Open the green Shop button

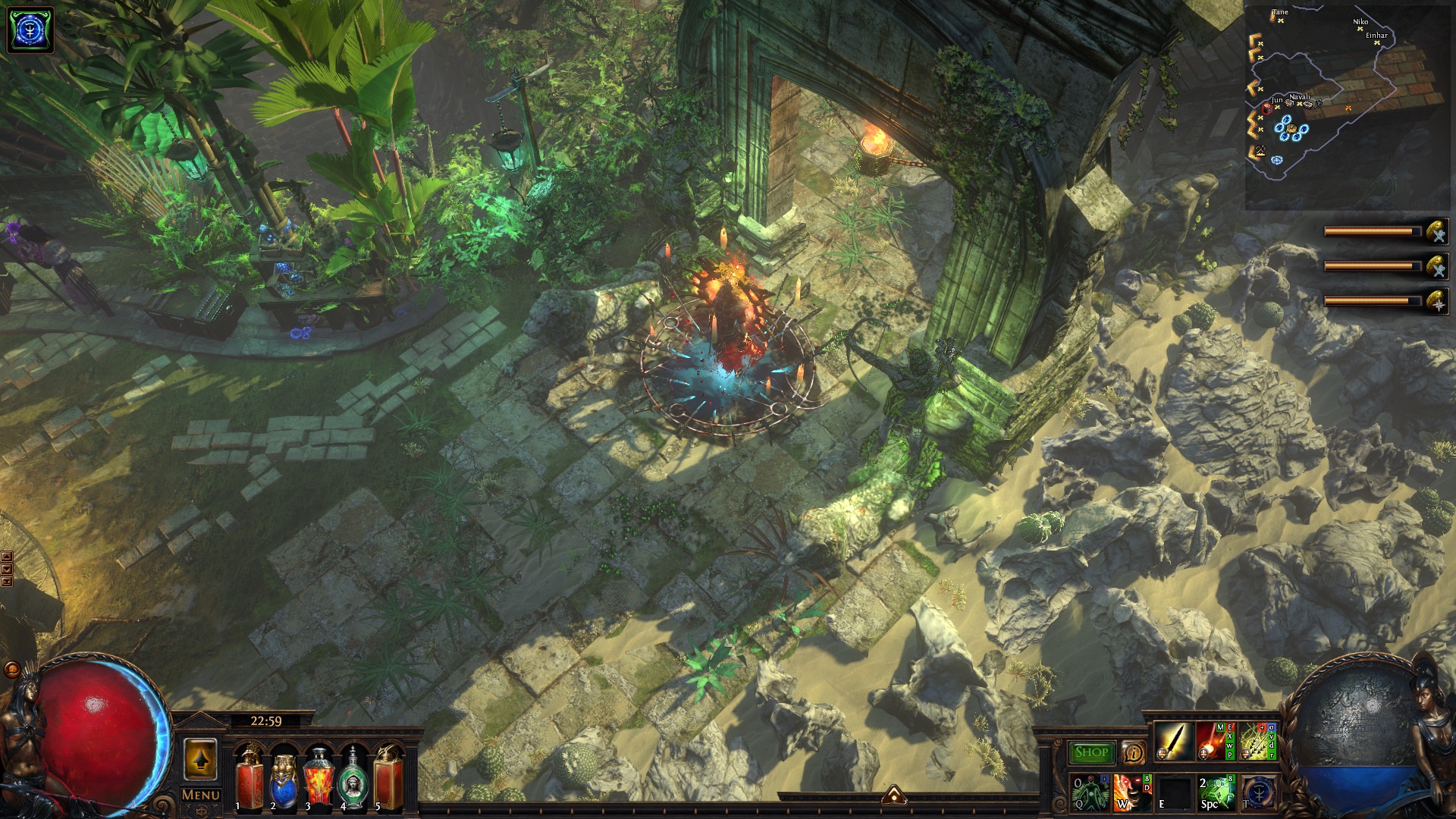coord(1091,752)
